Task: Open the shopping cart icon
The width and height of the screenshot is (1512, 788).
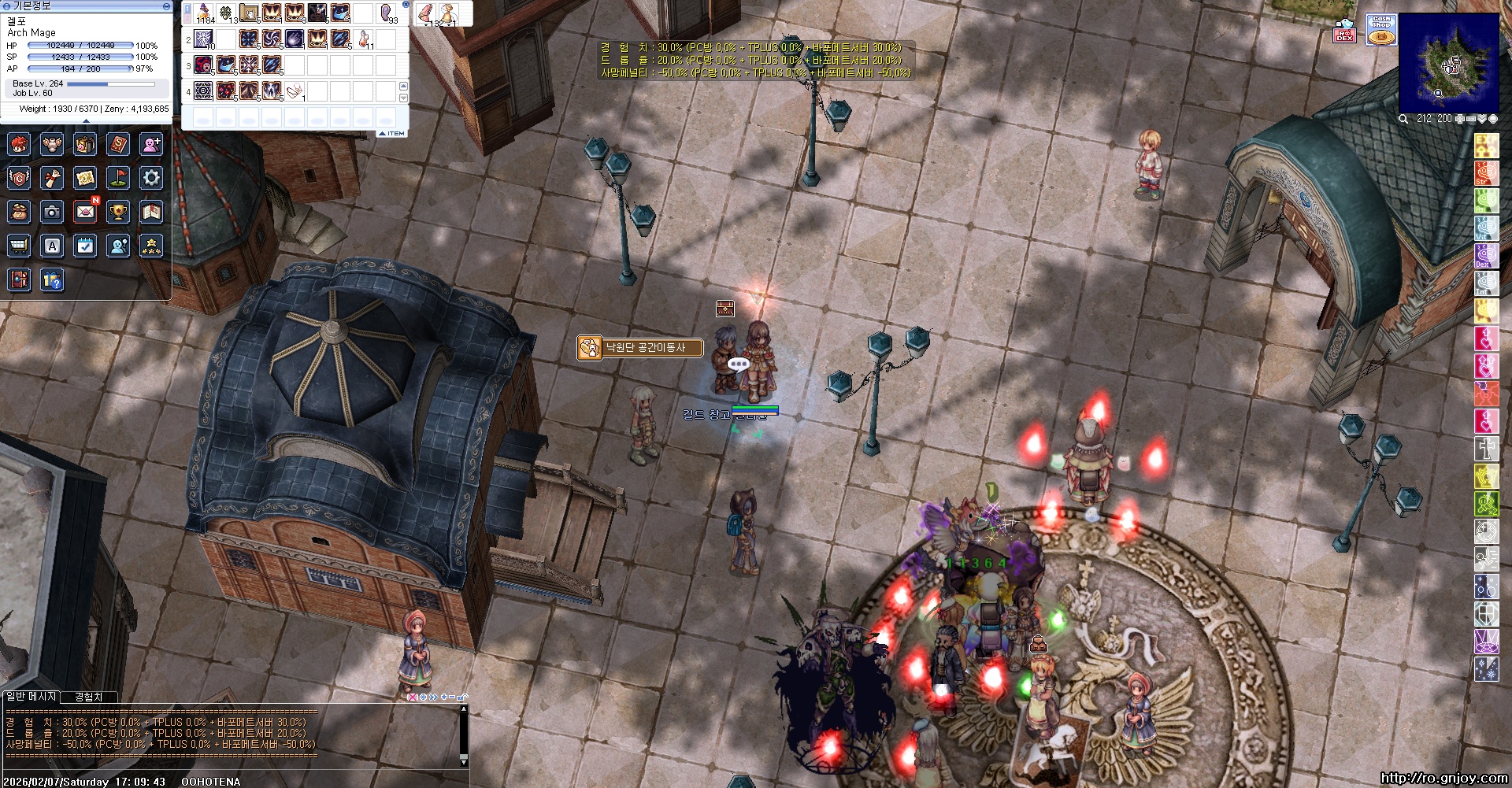Action: coord(19,246)
